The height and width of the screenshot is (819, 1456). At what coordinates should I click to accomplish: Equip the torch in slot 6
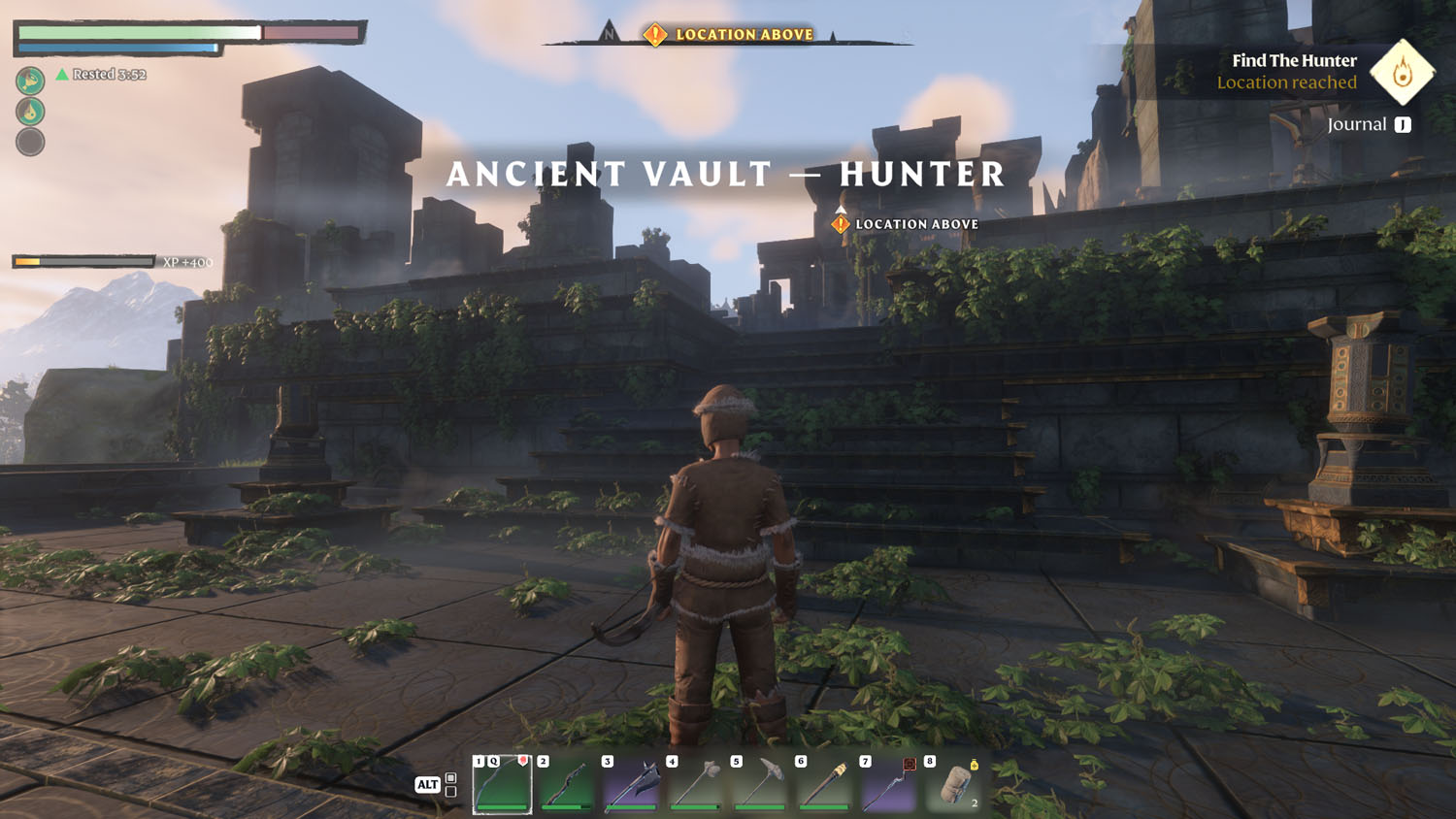(x=824, y=784)
